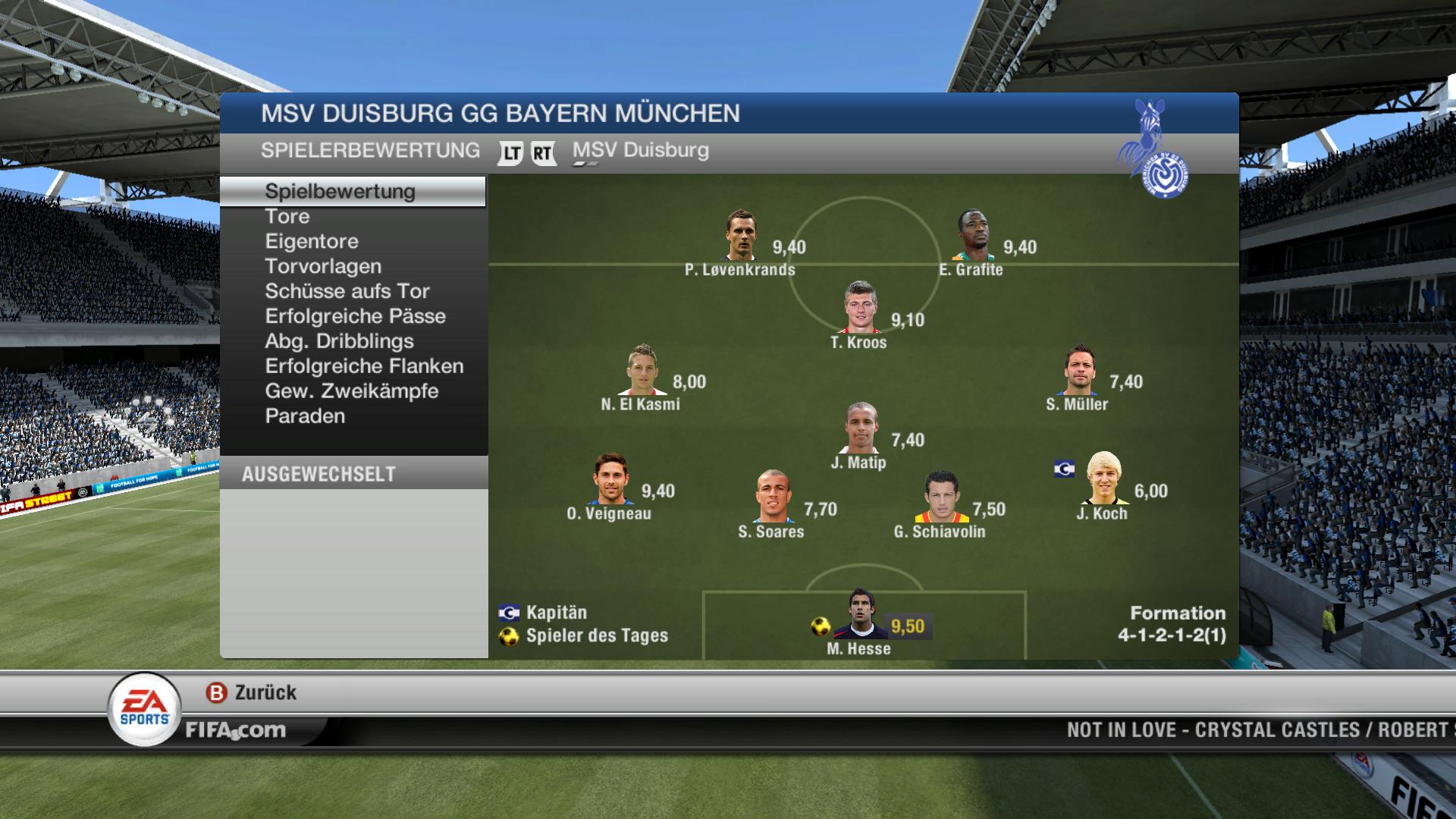The image size is (1456, 819).
Task: Show the Torvorlagen statistic
Action: tap(323, 267)
